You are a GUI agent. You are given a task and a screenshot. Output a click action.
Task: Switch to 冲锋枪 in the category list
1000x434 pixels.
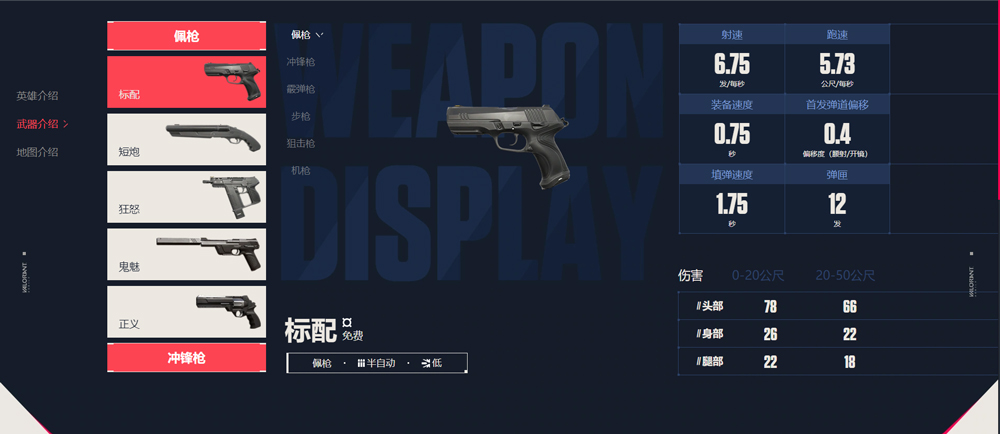(x=301, y=62)
